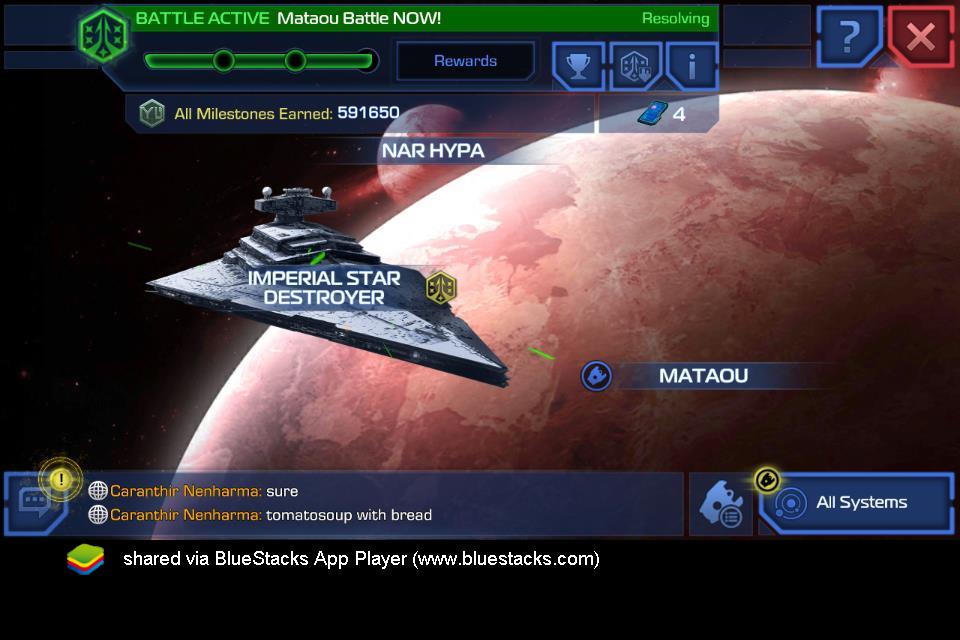Click the green battle faction emblem
The width and height of the screenshot is (960, 640).
tap(103, 35)
